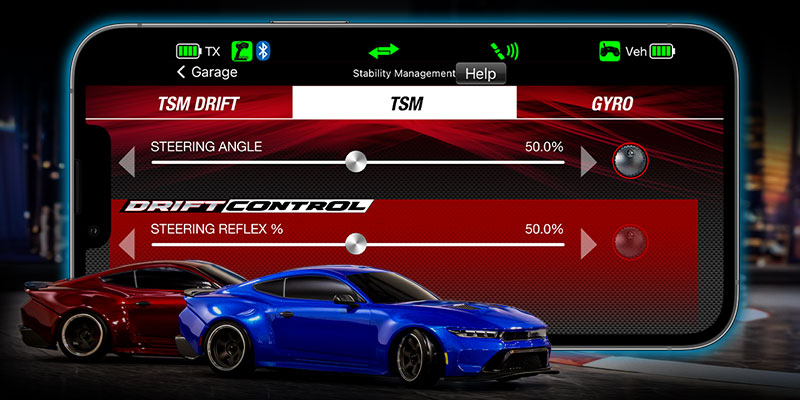Switch to the TSM DRIFT tab
This screenshot has height=400, width=800.
[x=199, y=103]
